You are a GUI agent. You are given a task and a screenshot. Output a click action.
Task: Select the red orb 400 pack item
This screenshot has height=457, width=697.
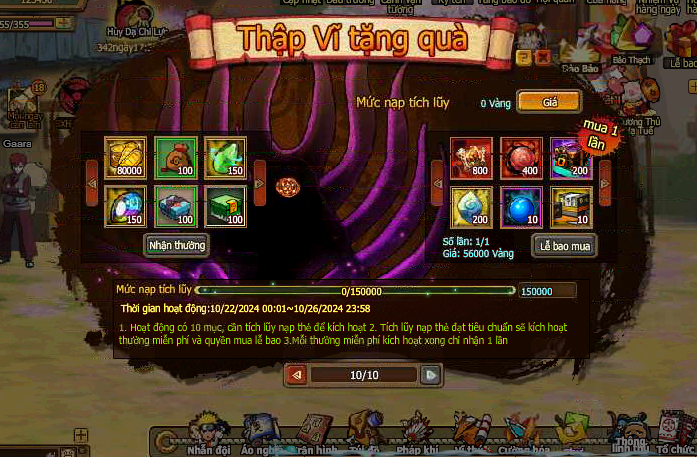521,159
